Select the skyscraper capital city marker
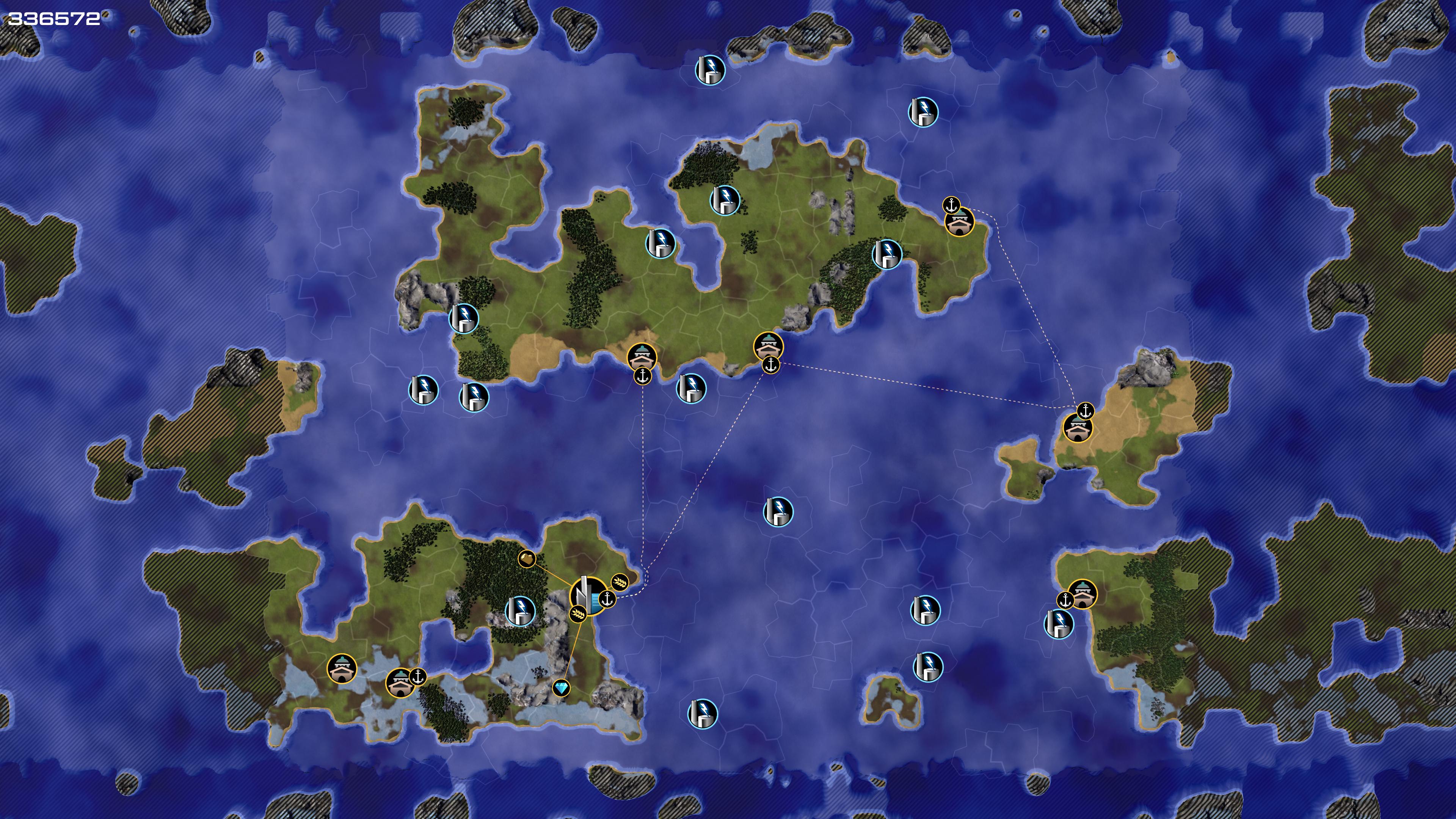Screen dimensions: 1456x819 tap(586, 595)
